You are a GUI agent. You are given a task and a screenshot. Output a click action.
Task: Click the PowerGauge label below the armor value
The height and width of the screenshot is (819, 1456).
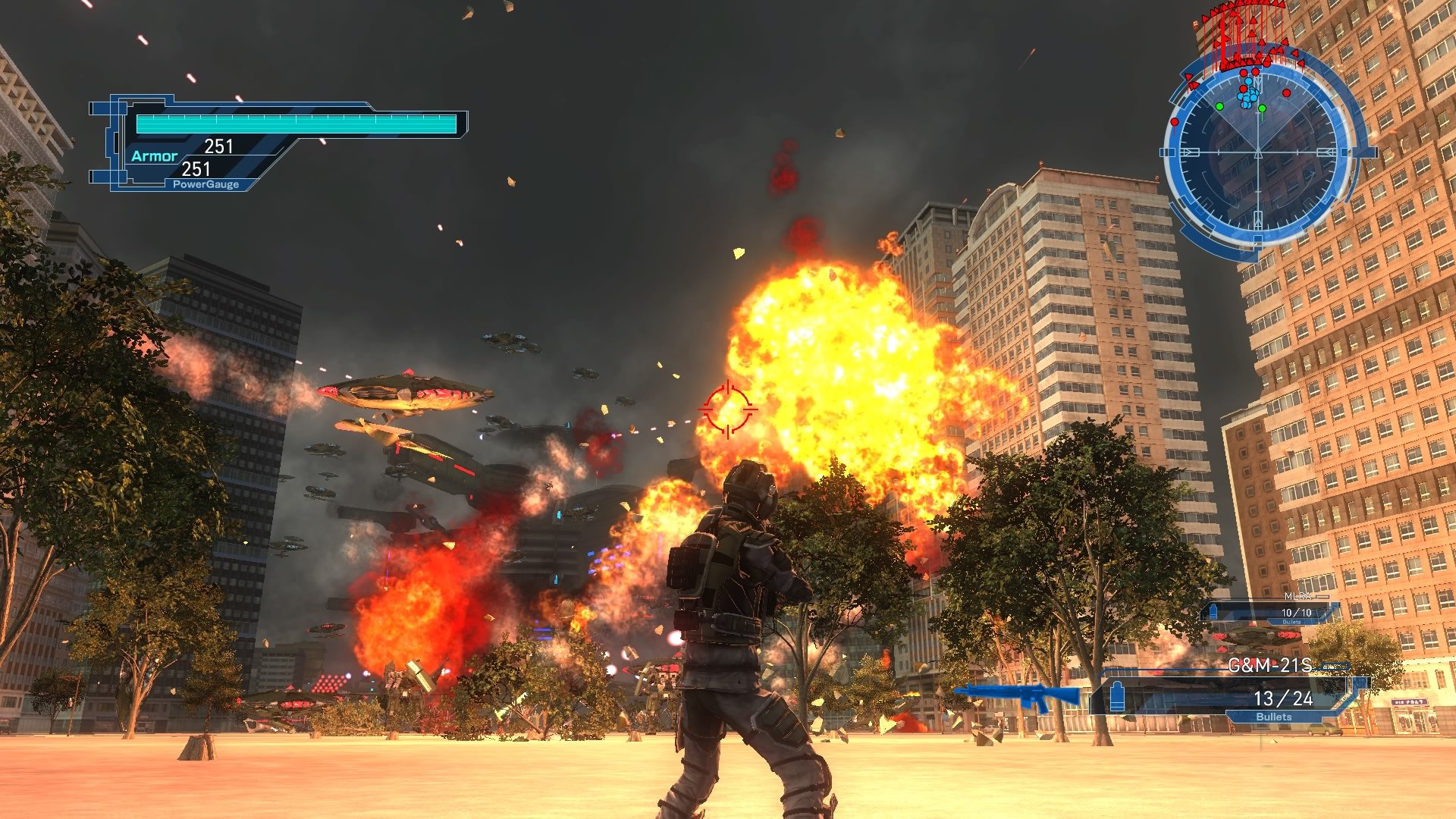[206, 183]
